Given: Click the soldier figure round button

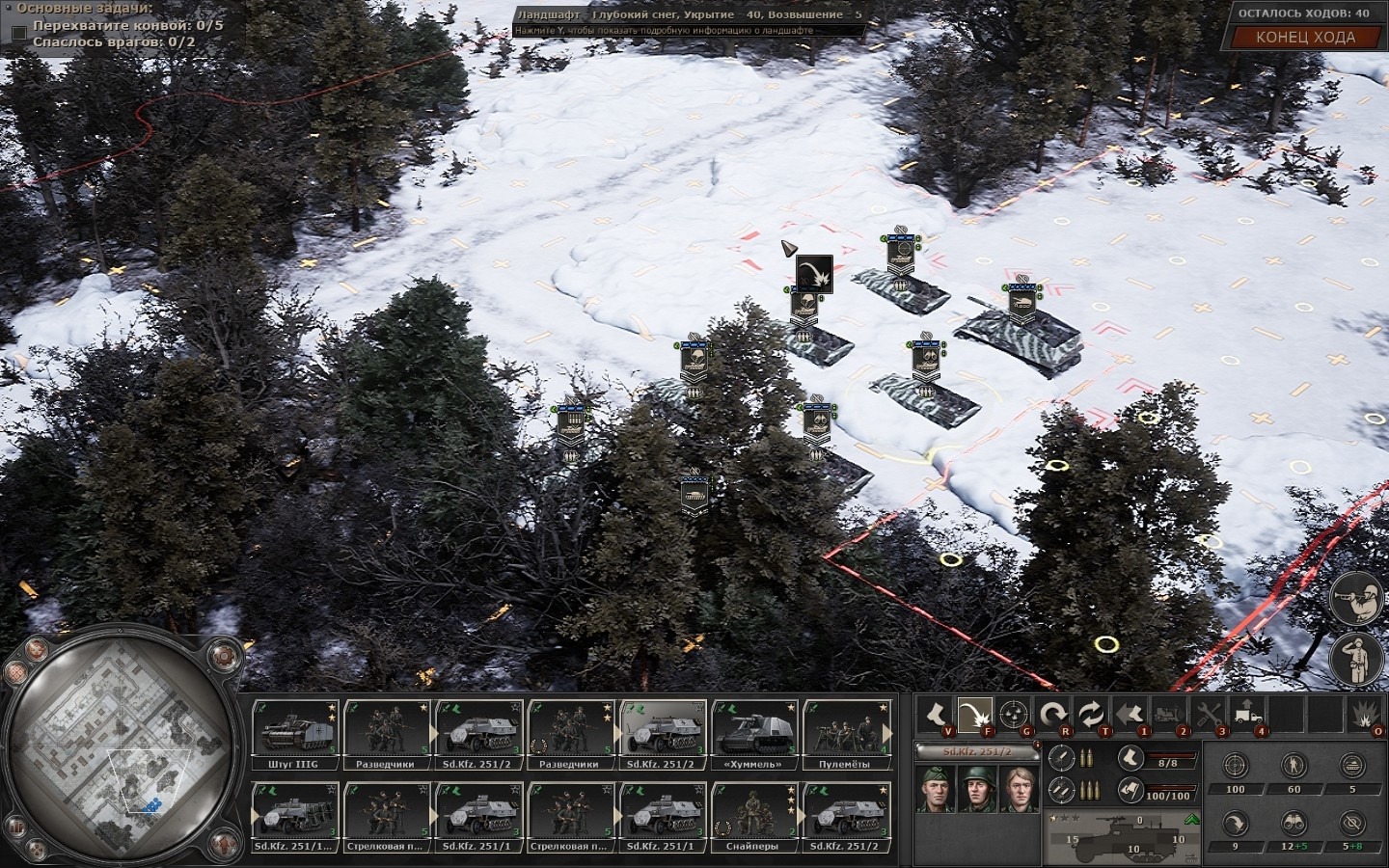Looking at the screenshot, I should [1354, 657].
